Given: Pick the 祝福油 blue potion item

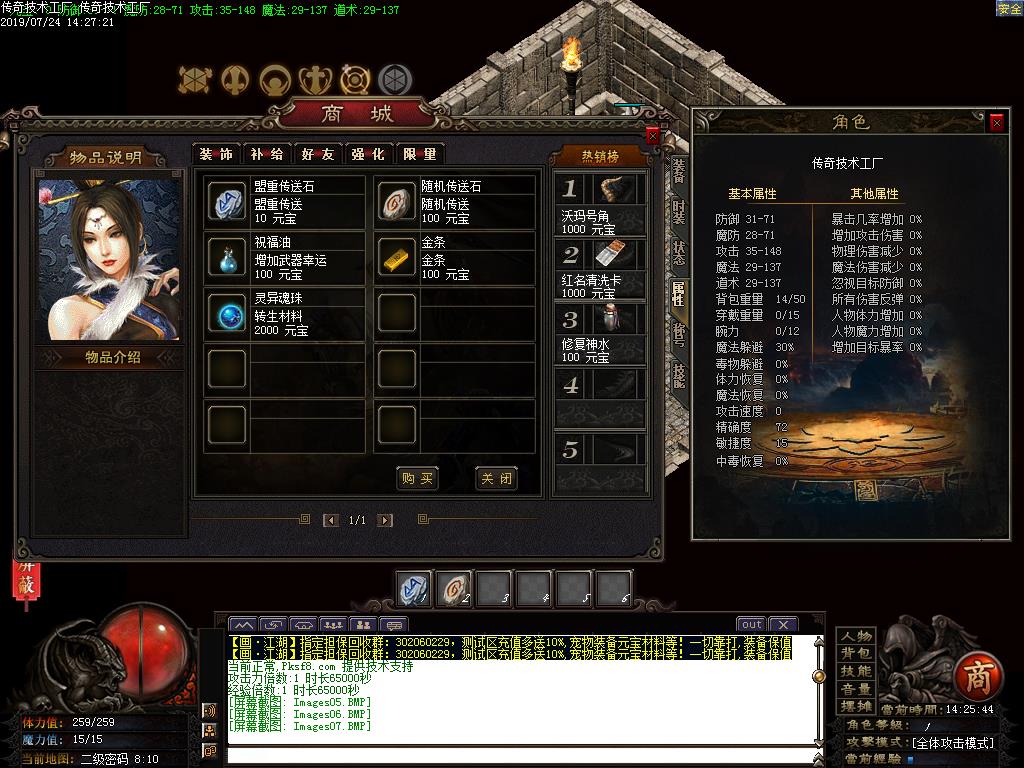Looking at the screenshot, I should click(x=226, y=258).
